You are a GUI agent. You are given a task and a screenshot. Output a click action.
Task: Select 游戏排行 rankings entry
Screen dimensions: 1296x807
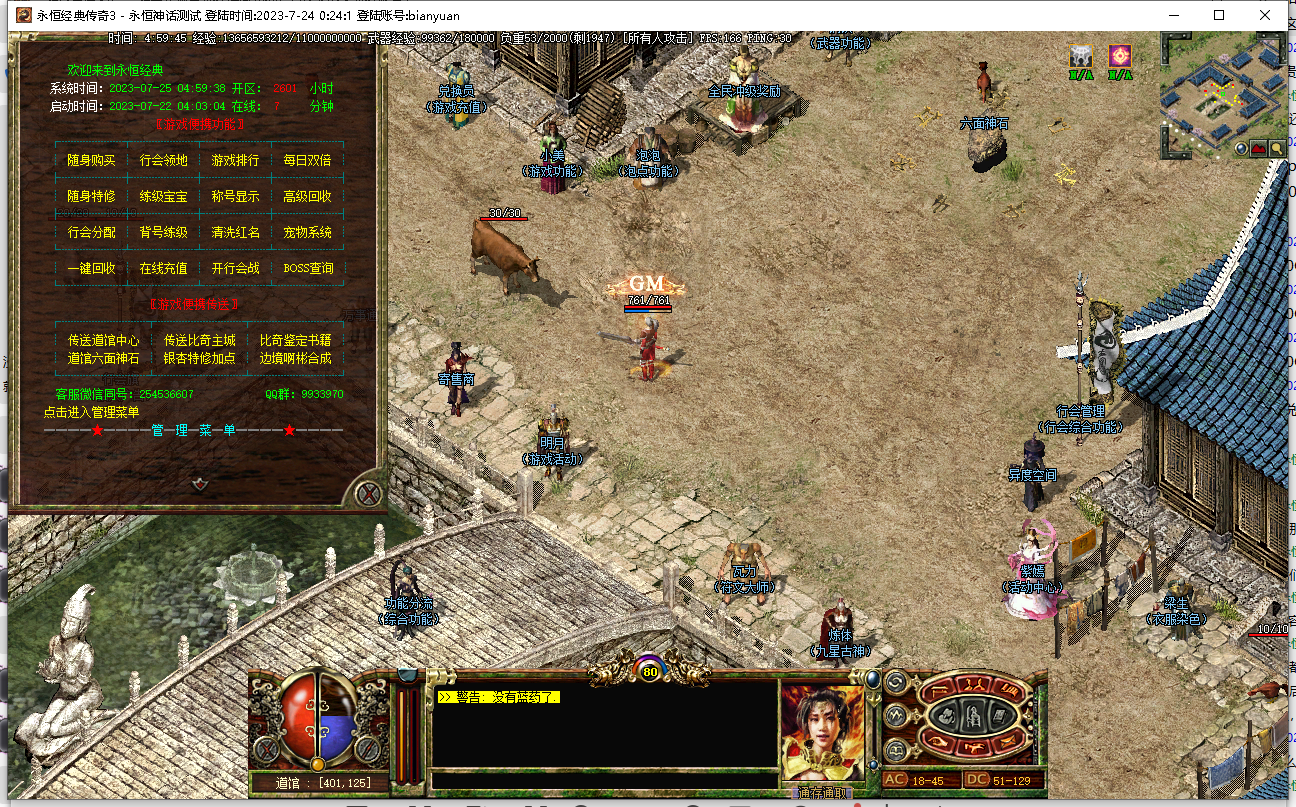tap(235, 160)
